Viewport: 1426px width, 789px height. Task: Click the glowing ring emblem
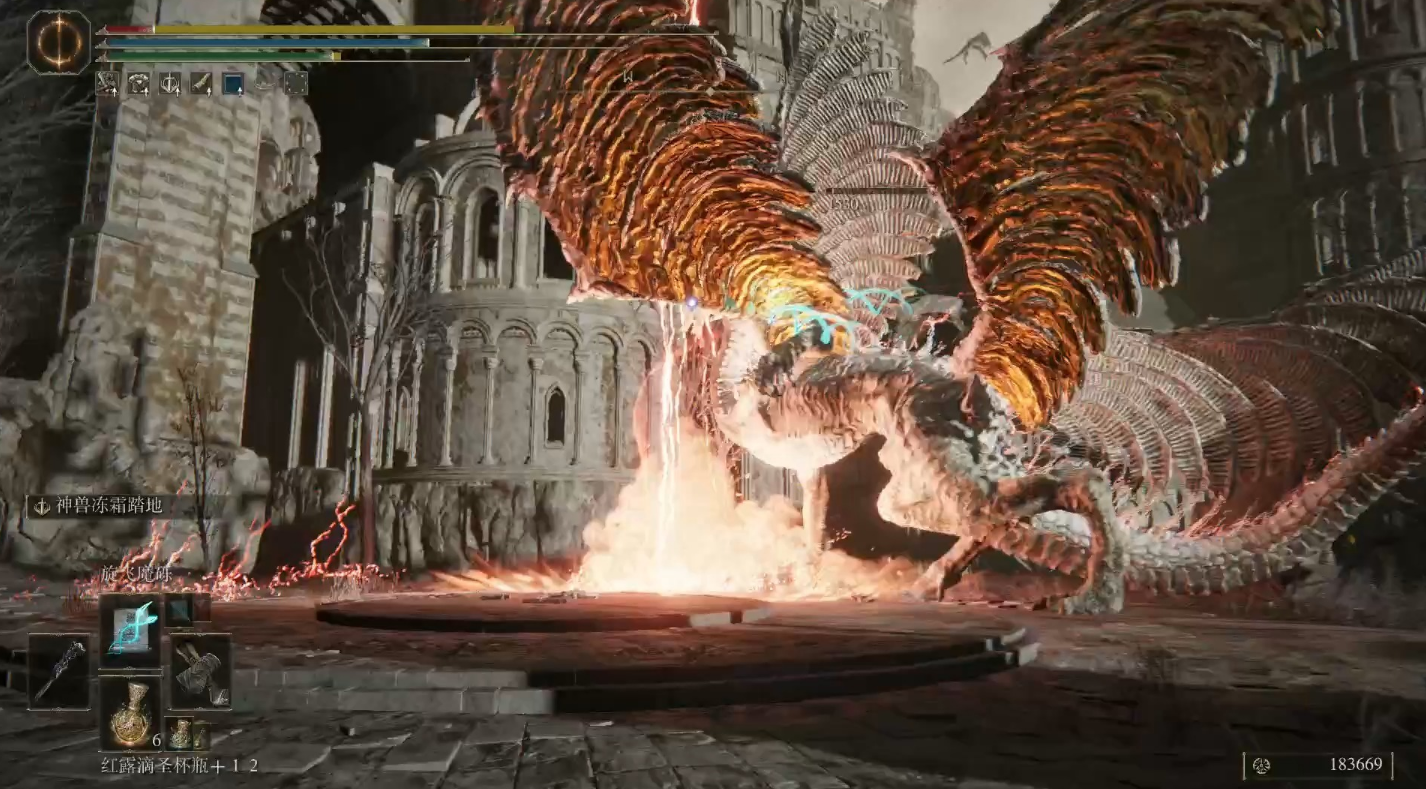coord(59,42)
